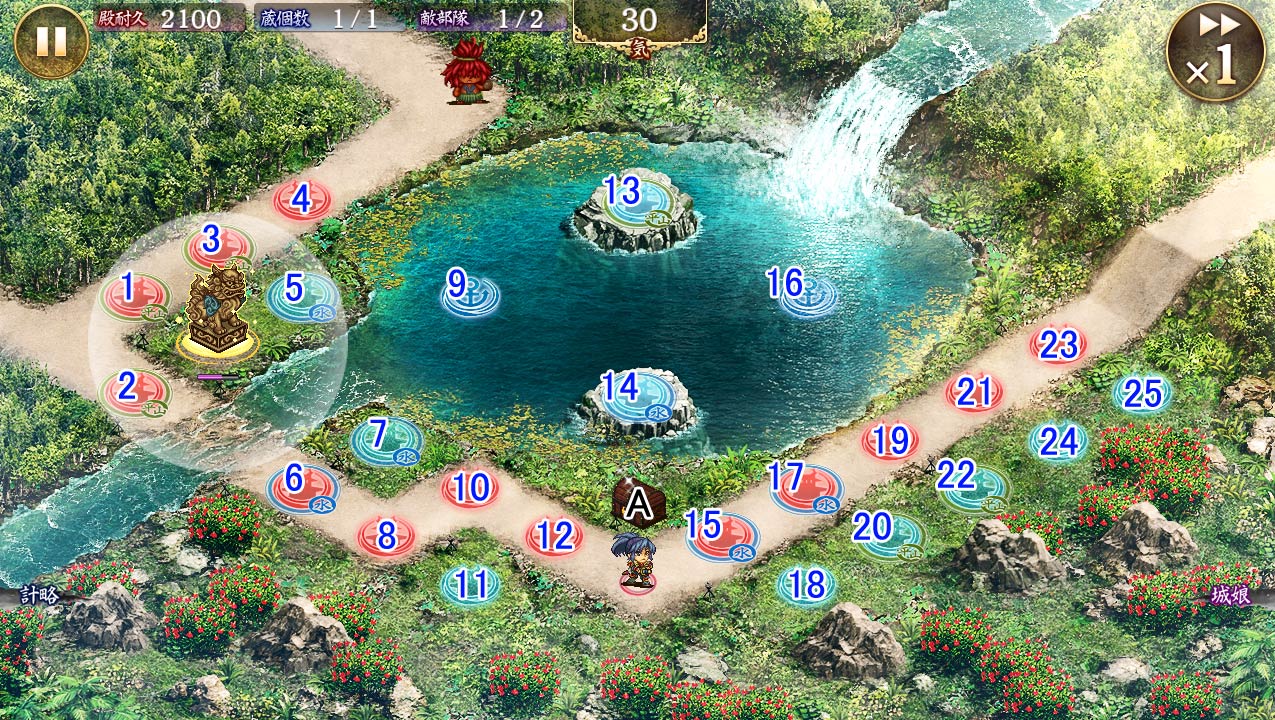This screenshot has height=720, width=1275.
Task: Select deployment tile number 4
Action: [302, 200]
